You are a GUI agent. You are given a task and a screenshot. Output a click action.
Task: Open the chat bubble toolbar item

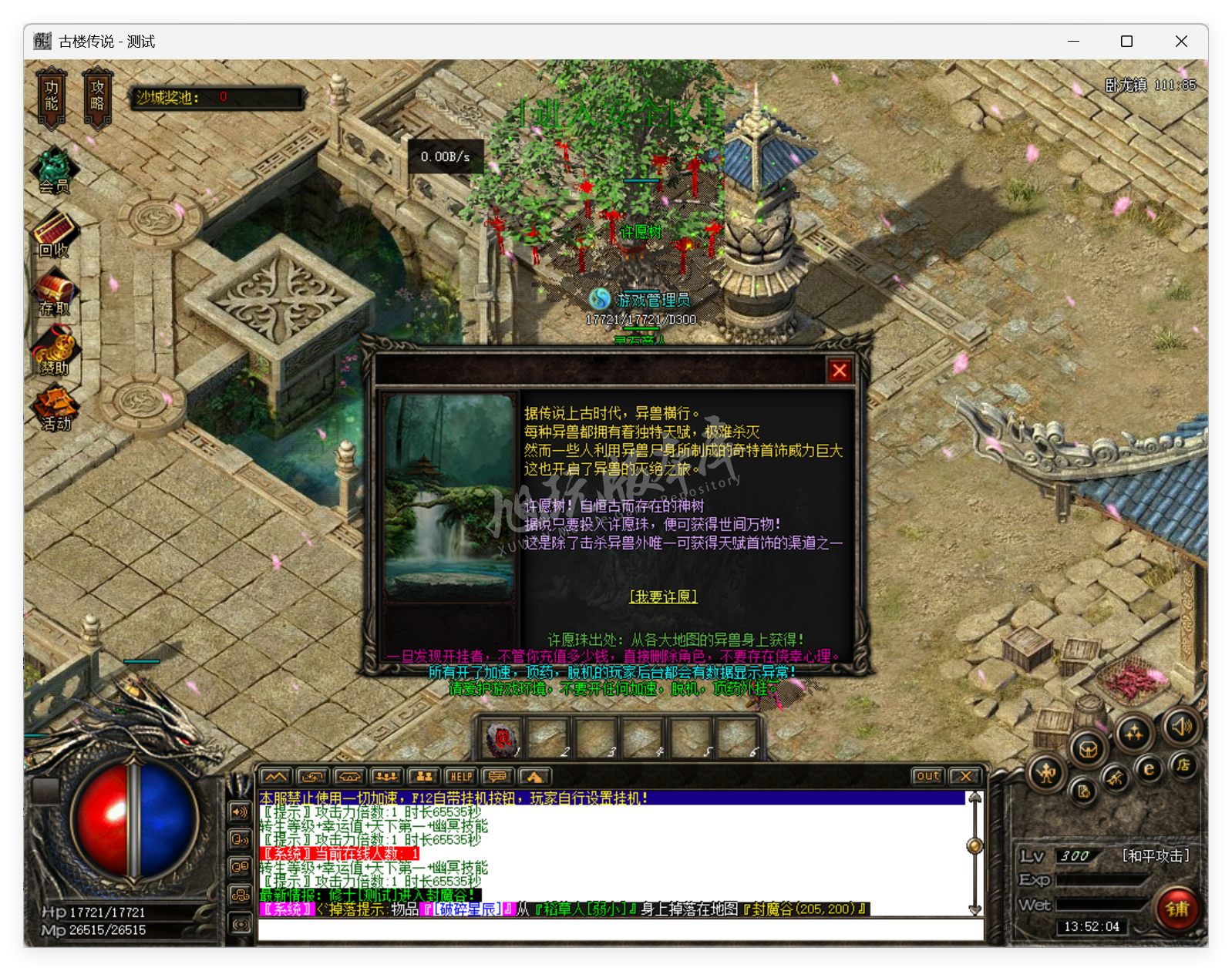click(x=497, y=777)
